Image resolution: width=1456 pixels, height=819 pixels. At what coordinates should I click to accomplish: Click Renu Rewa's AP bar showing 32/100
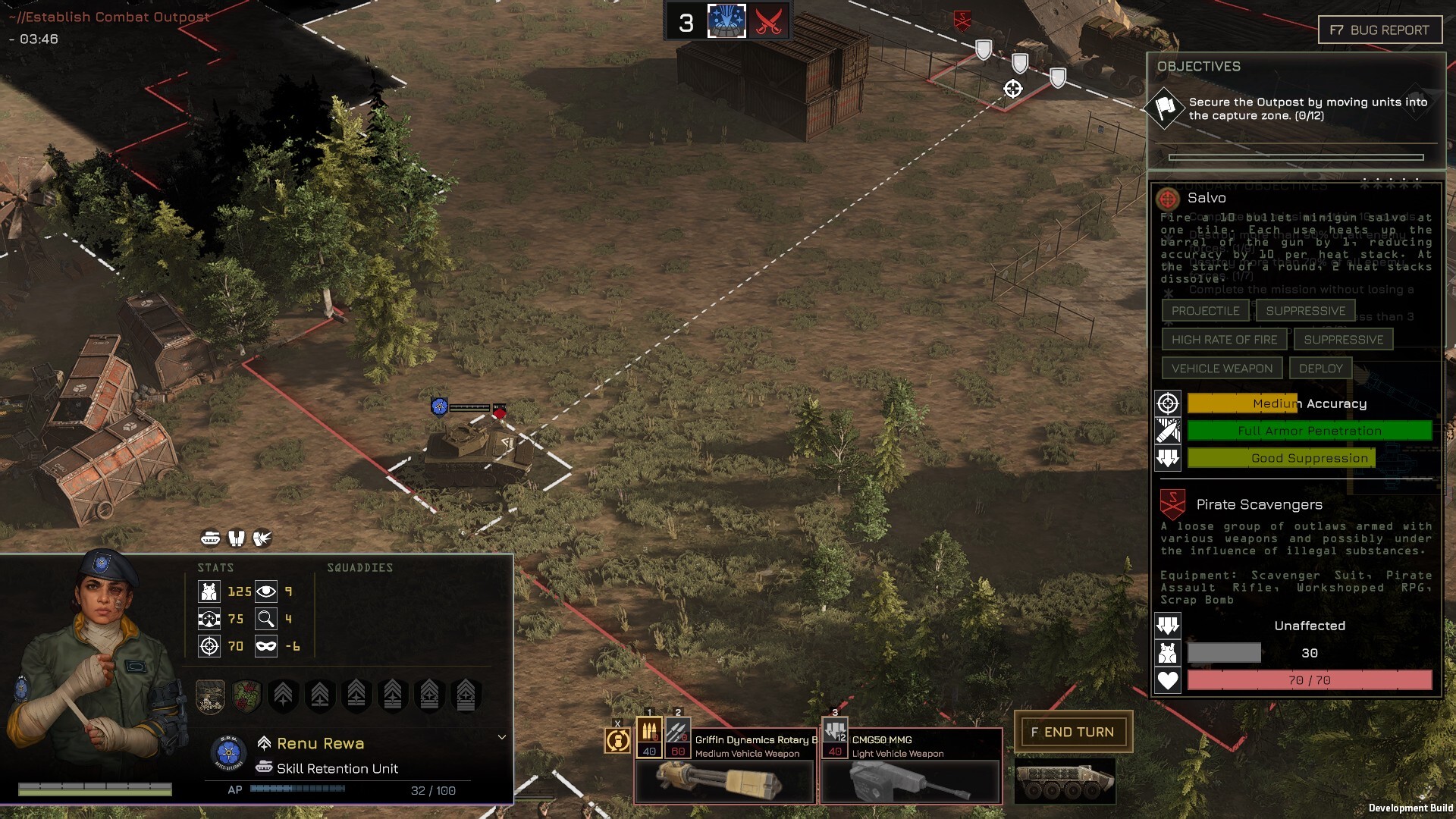(x=296, y=790)
